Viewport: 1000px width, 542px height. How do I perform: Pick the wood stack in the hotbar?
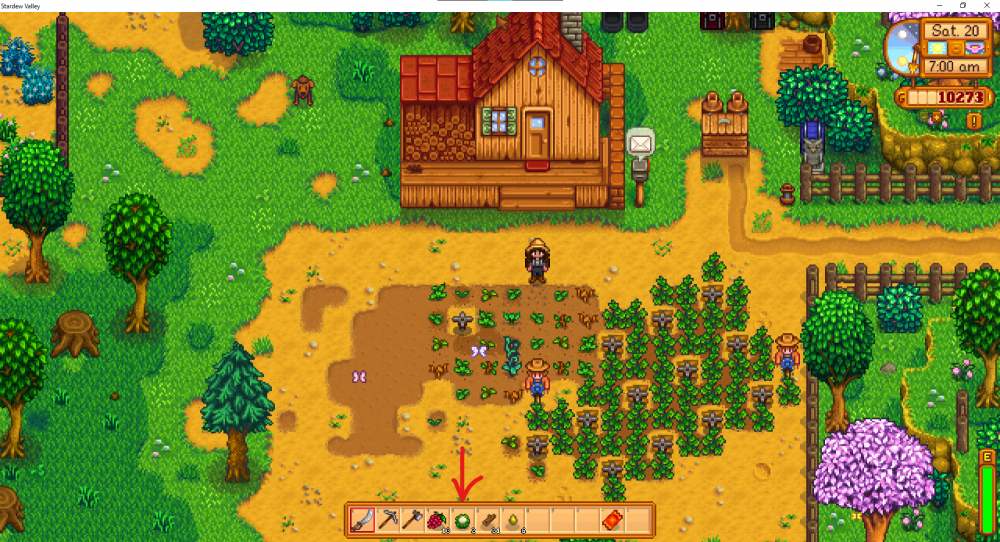click(487, 520)
